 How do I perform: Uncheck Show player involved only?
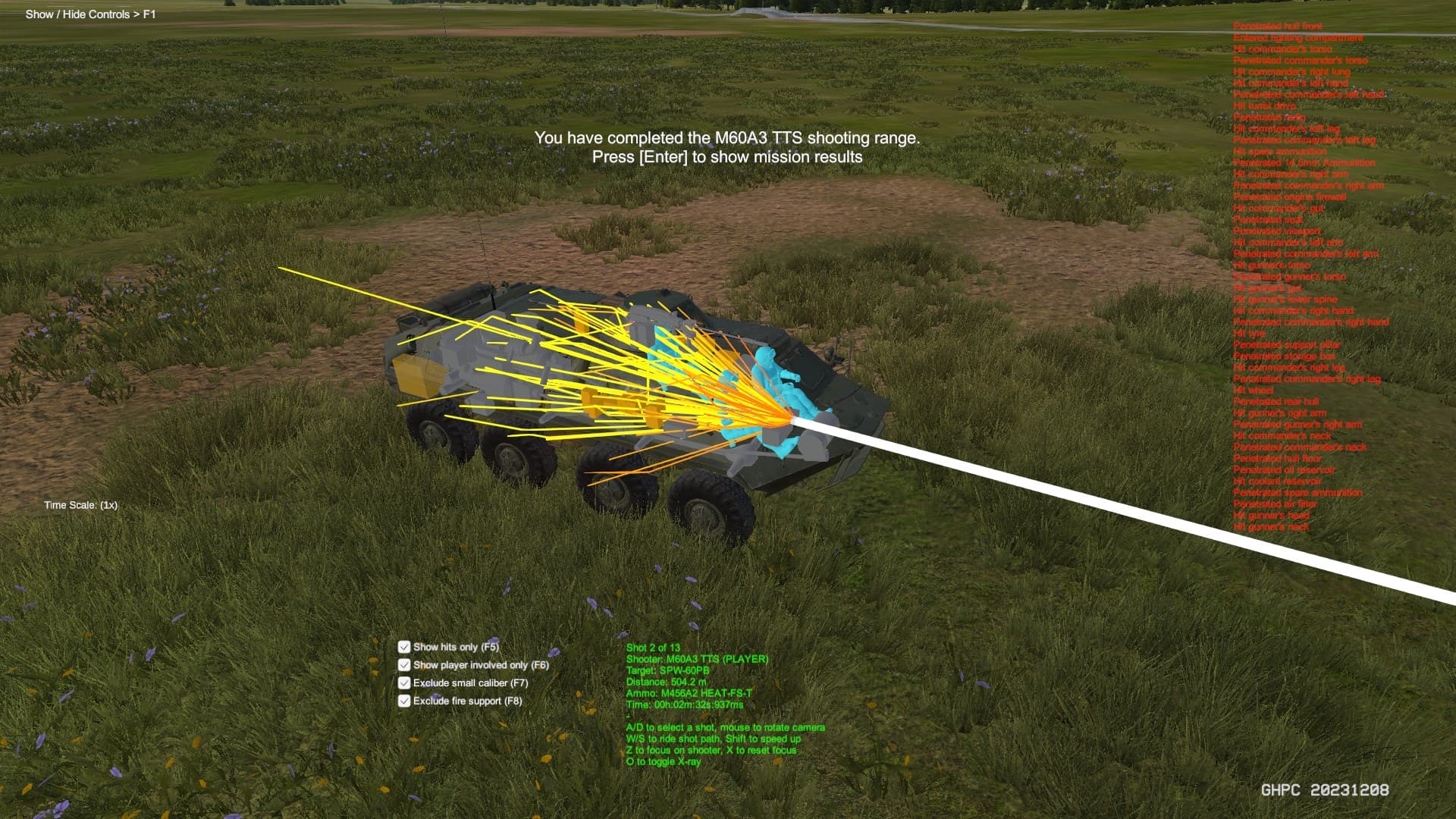pyautogui.click(x=404, y=665)
